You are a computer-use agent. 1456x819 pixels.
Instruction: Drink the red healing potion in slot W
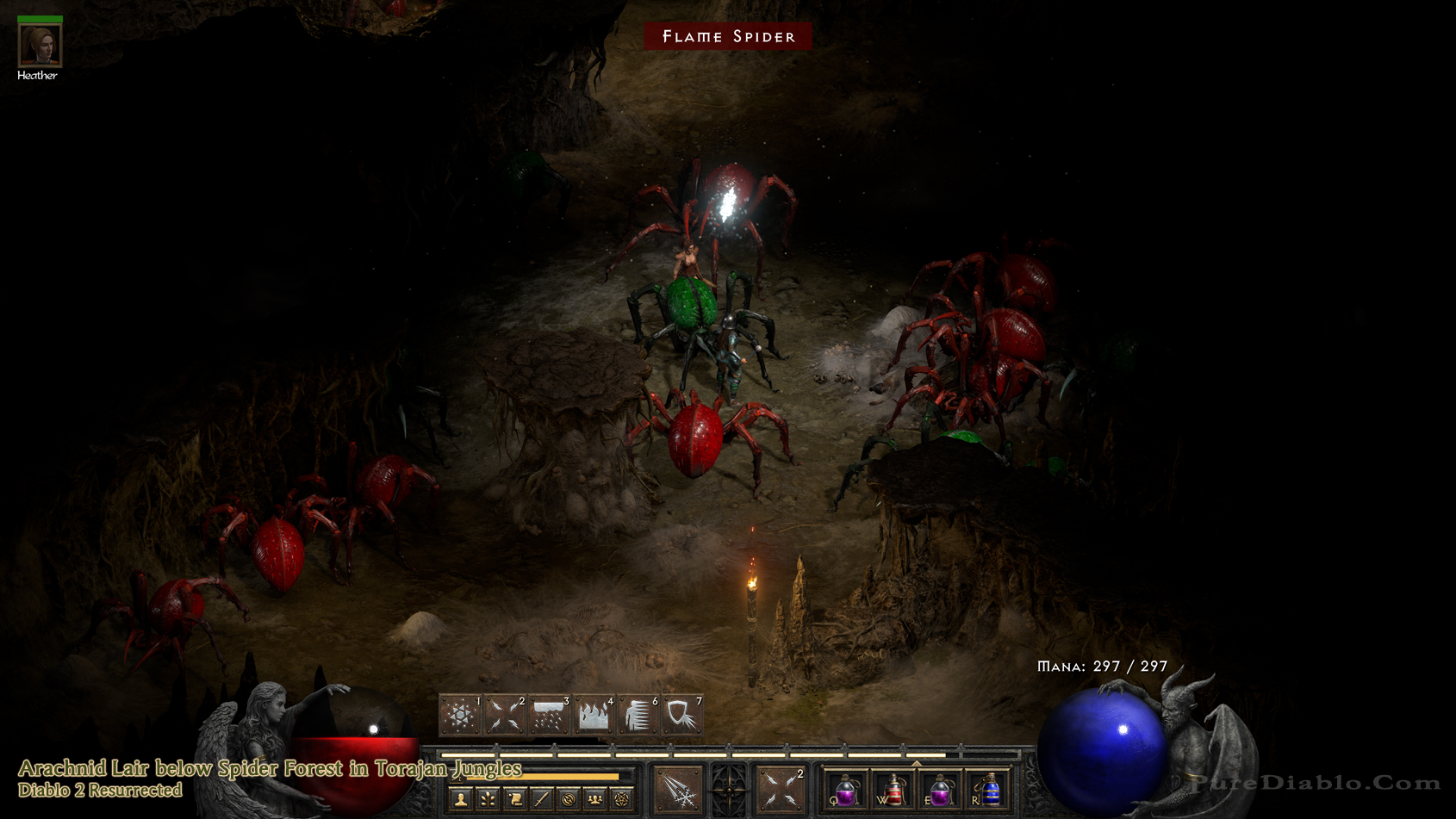click(894, 790)
